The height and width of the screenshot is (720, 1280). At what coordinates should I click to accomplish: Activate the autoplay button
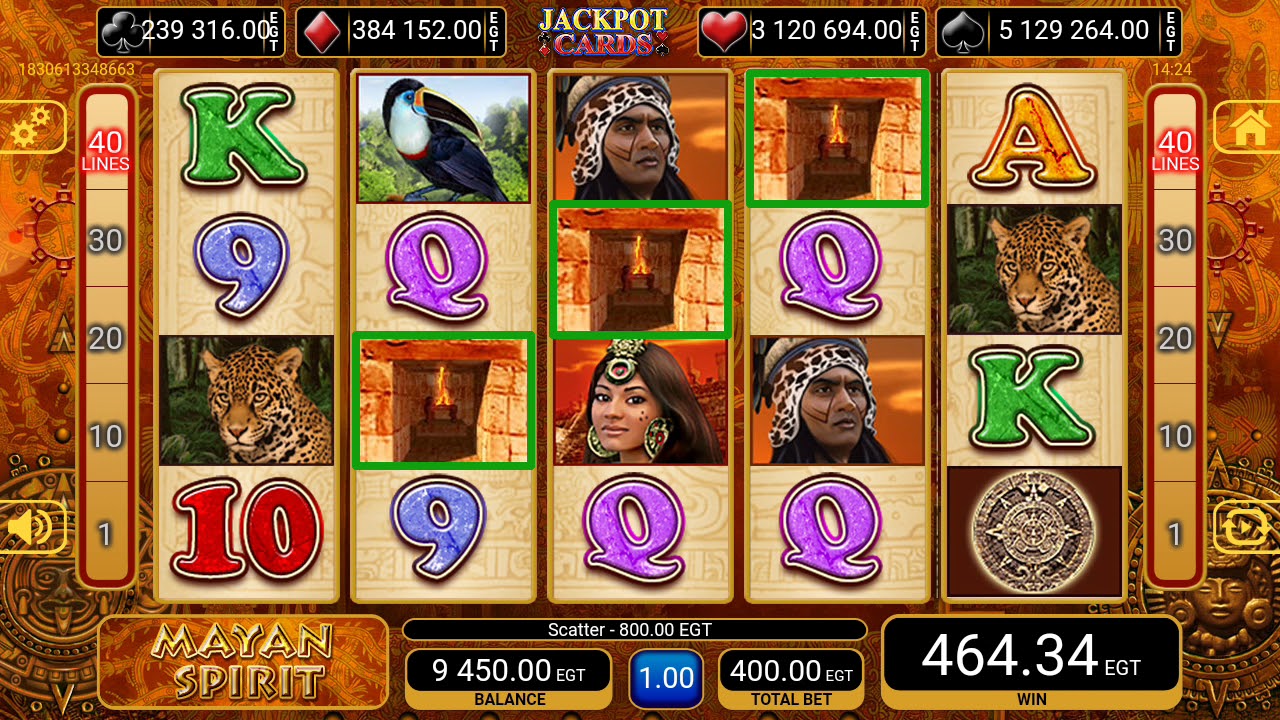coord(1246,527)
